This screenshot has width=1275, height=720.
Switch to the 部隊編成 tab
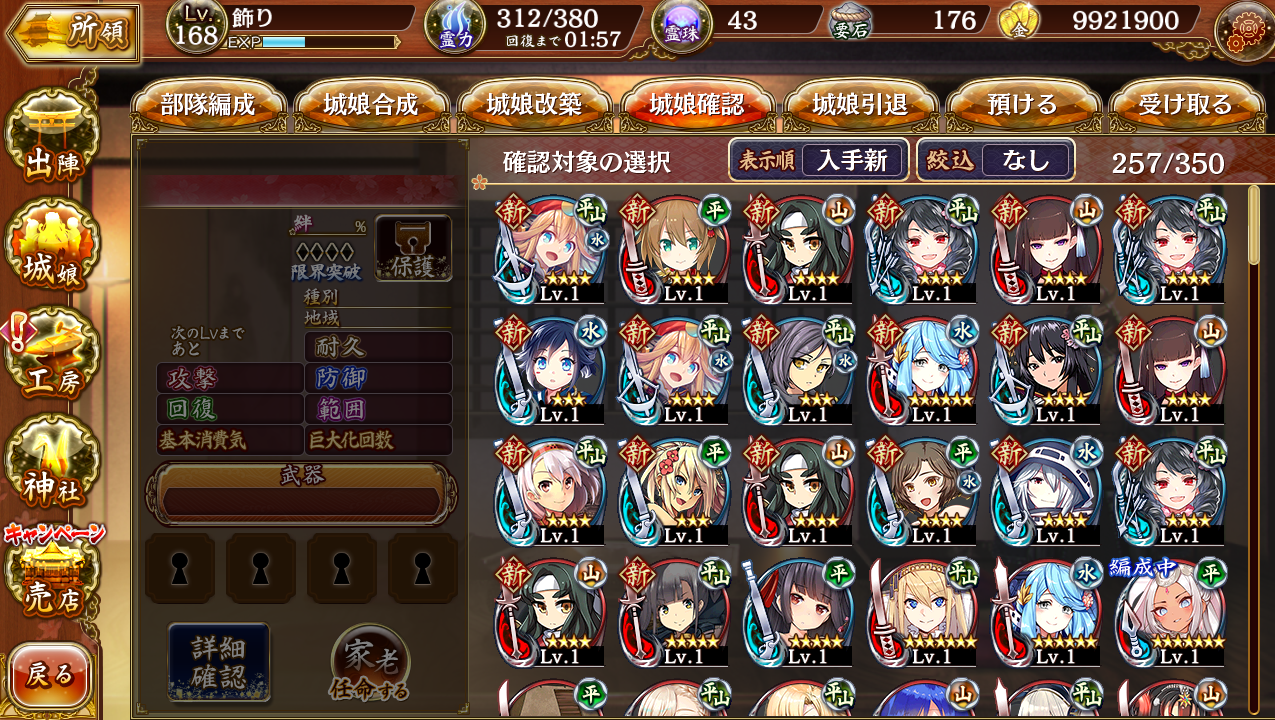(208, 105)
